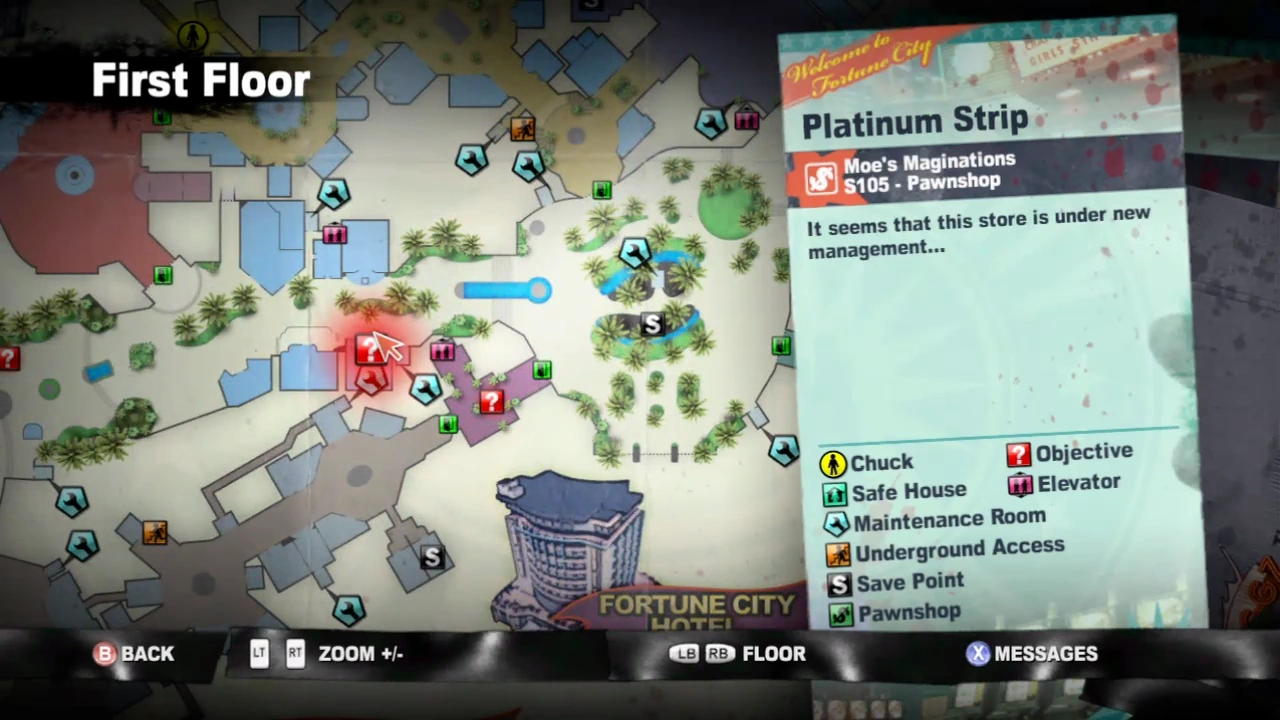Click the Elevator icon in the legend
This screenshot has height=720, width=1280.
pyautogui.click(x=1019, y=483)
